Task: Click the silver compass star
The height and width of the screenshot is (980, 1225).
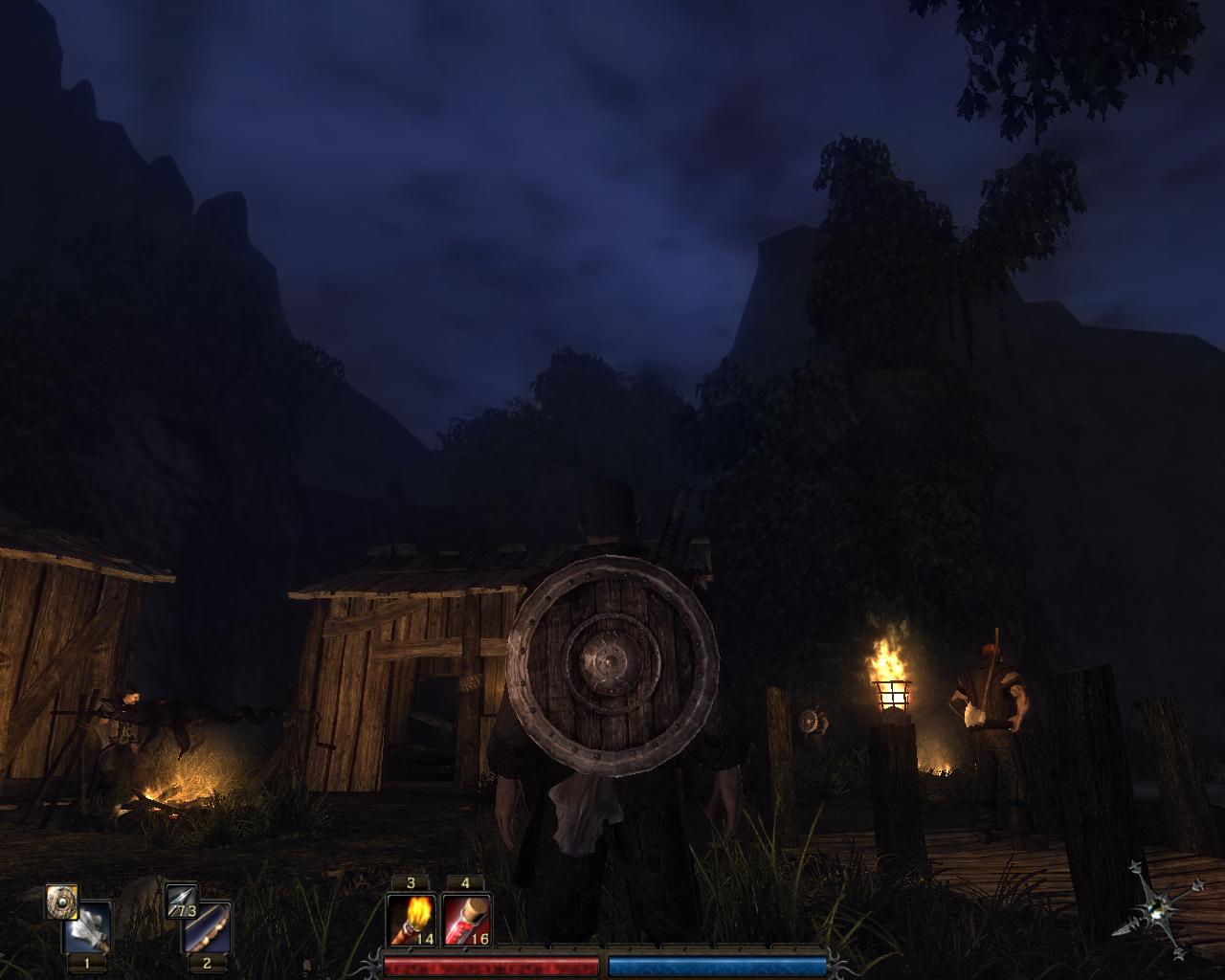Action: point(1159,909)
